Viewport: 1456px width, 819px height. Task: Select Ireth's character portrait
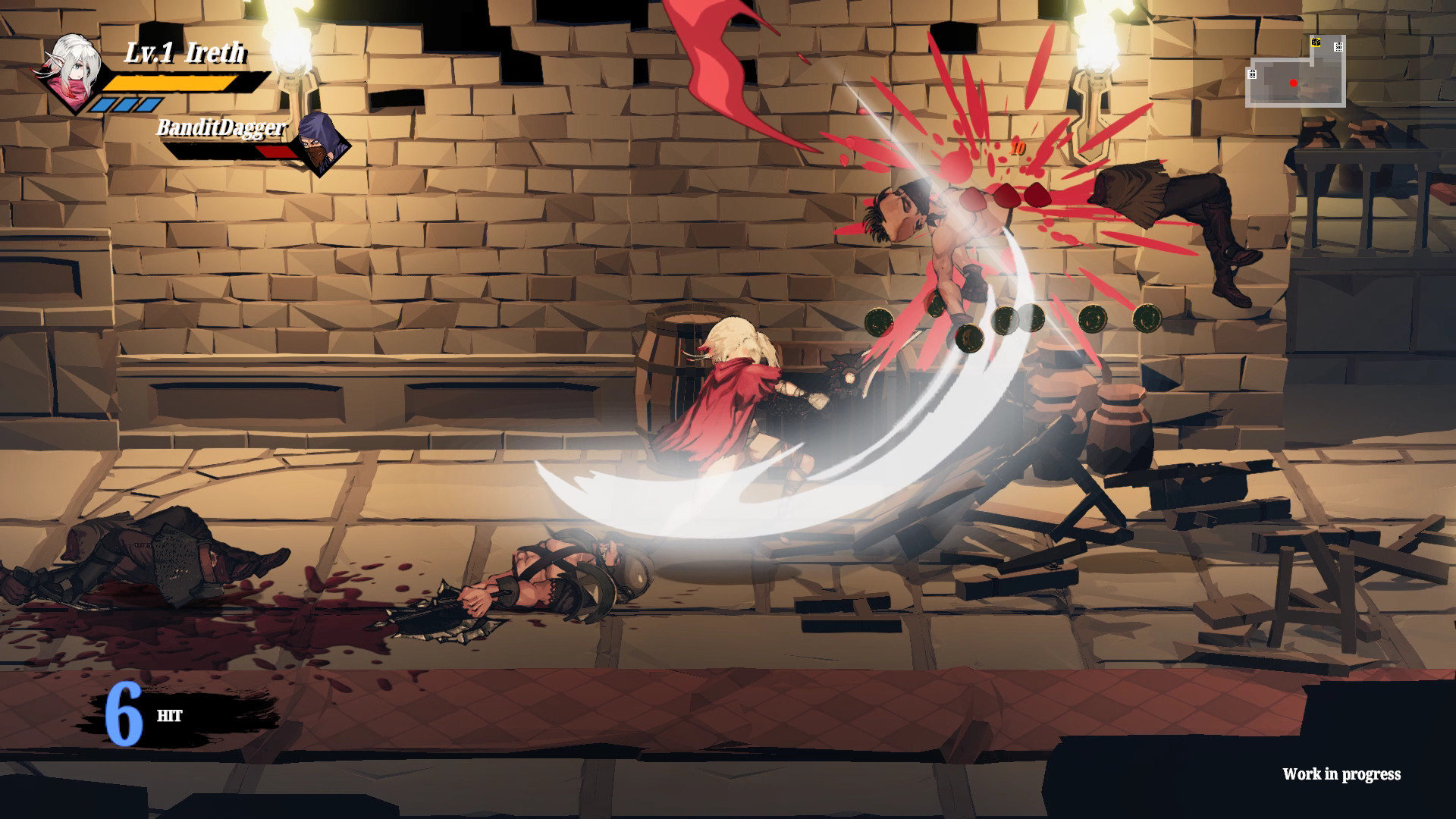(72, 72)
